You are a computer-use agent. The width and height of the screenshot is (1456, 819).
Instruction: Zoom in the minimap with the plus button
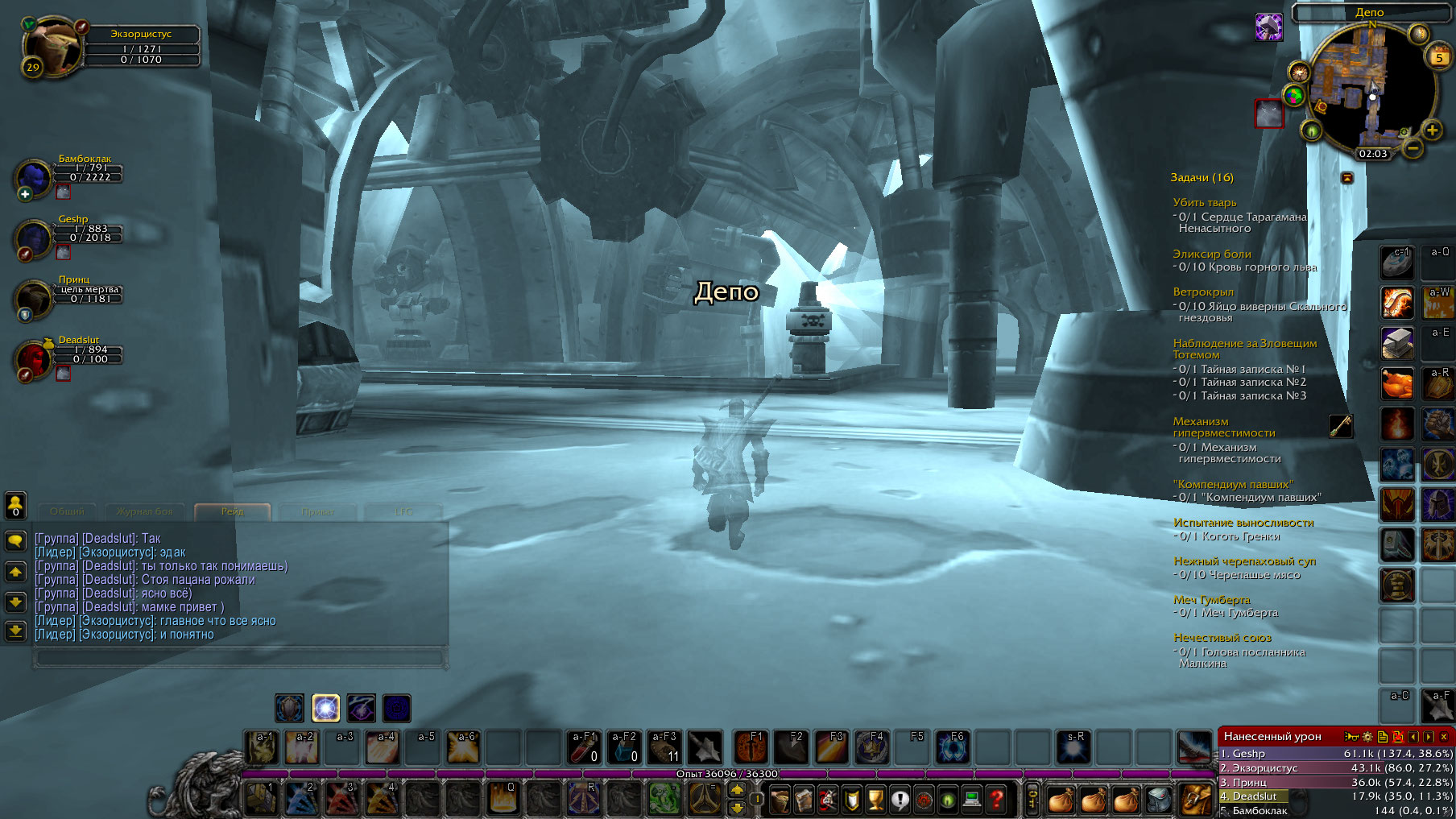point(1432,130)
